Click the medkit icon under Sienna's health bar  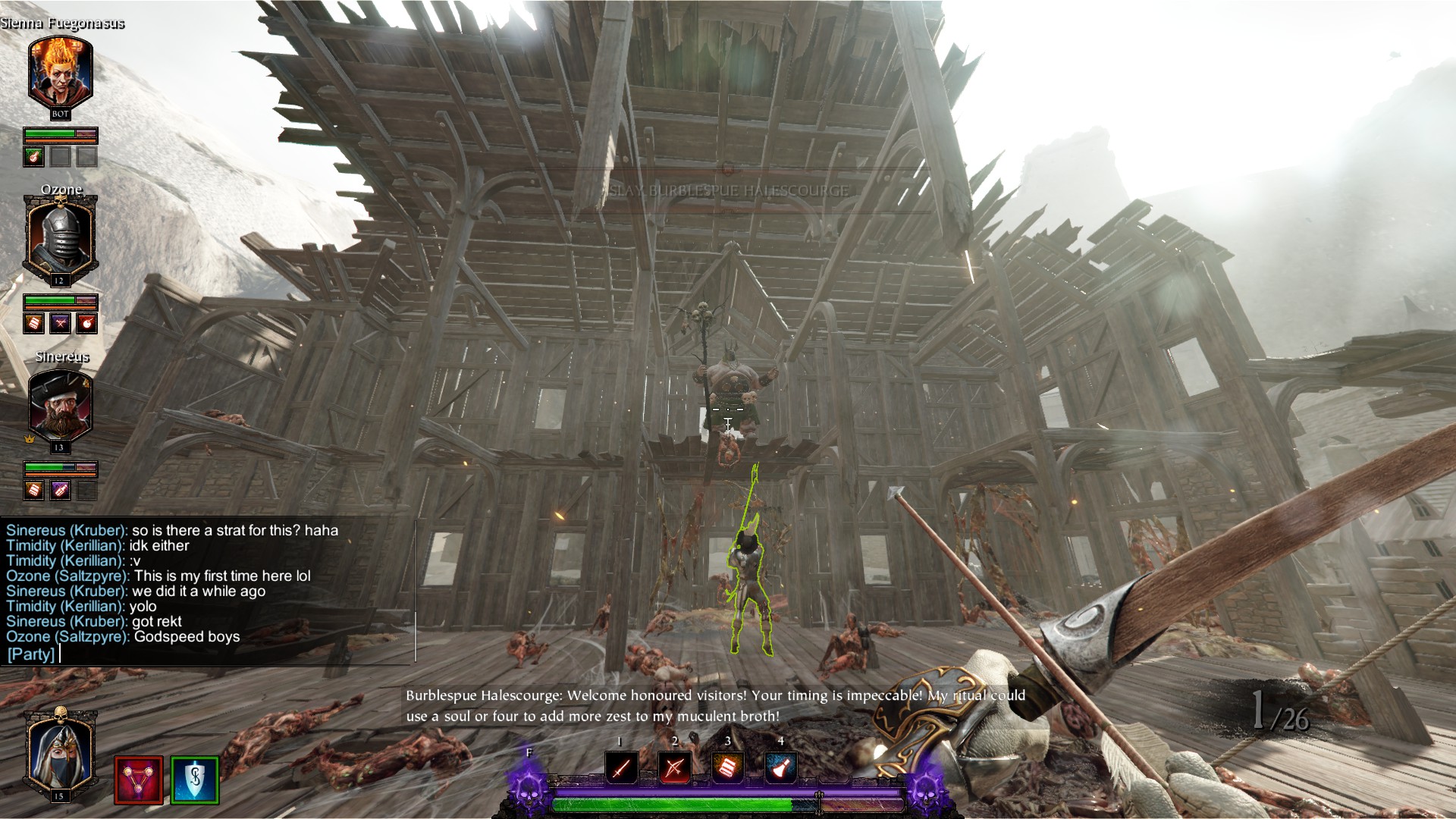pyautogui.click(x=35, y=158)
